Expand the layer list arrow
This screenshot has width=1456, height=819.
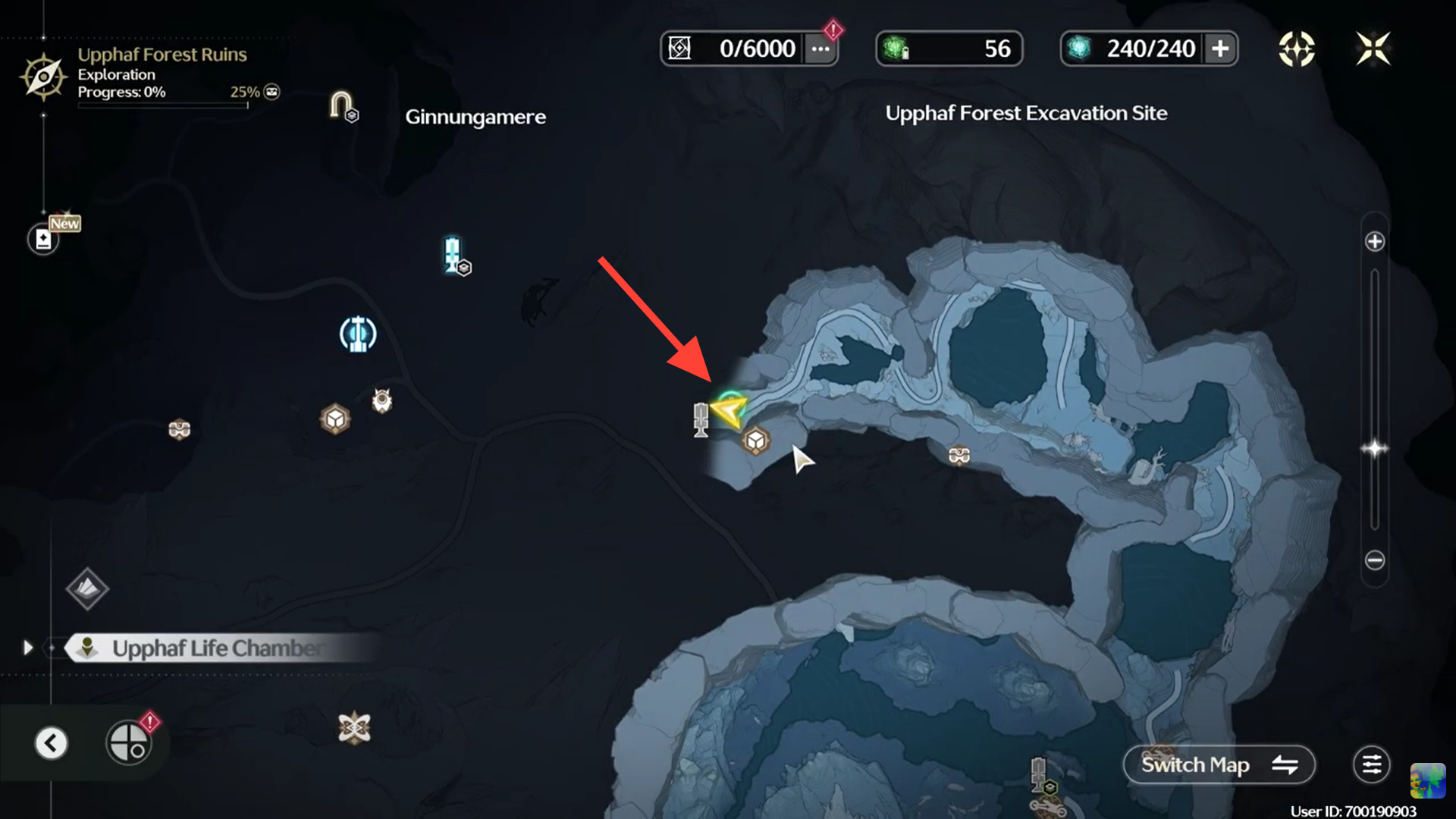[x=28, y=648]
